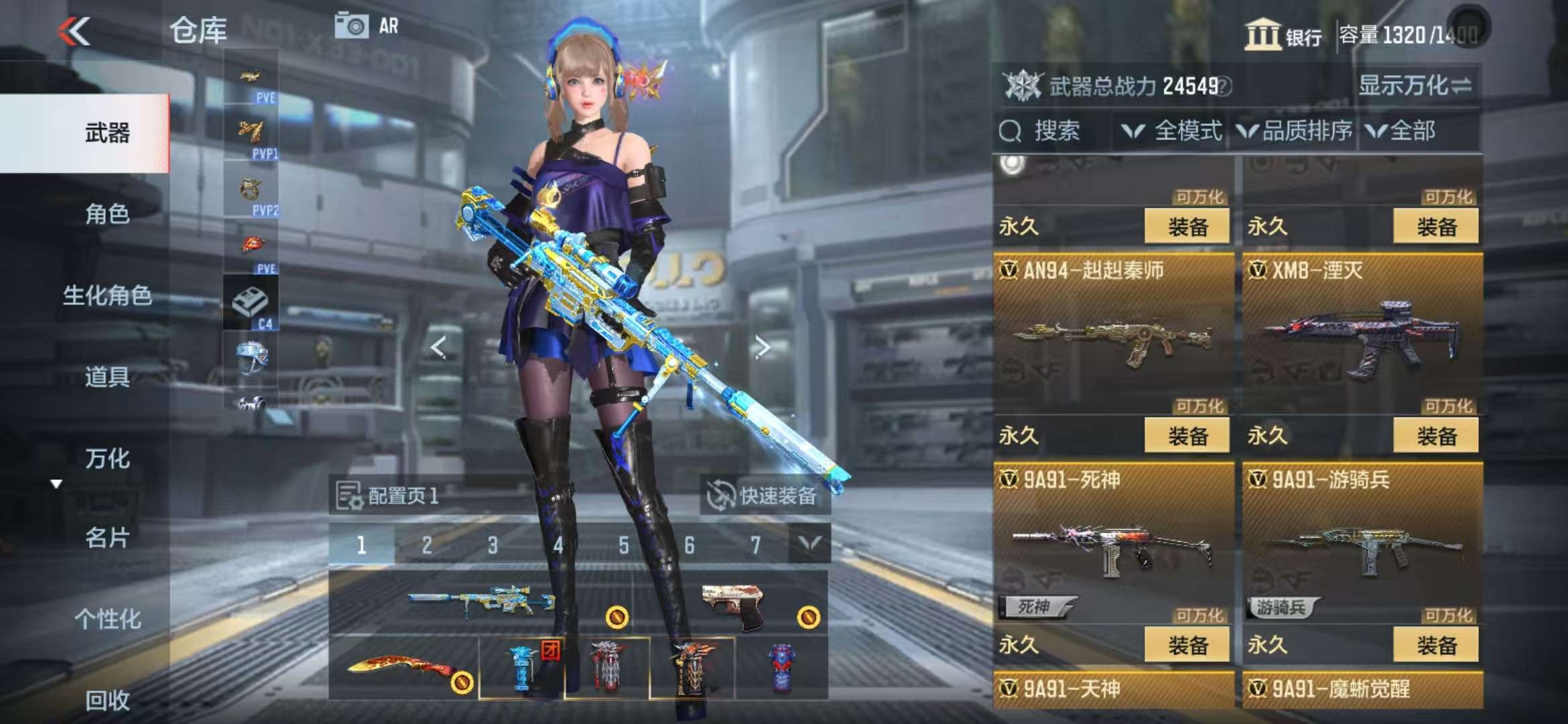
Task: Switch to the 名片 tab
Action: (107, 538)
